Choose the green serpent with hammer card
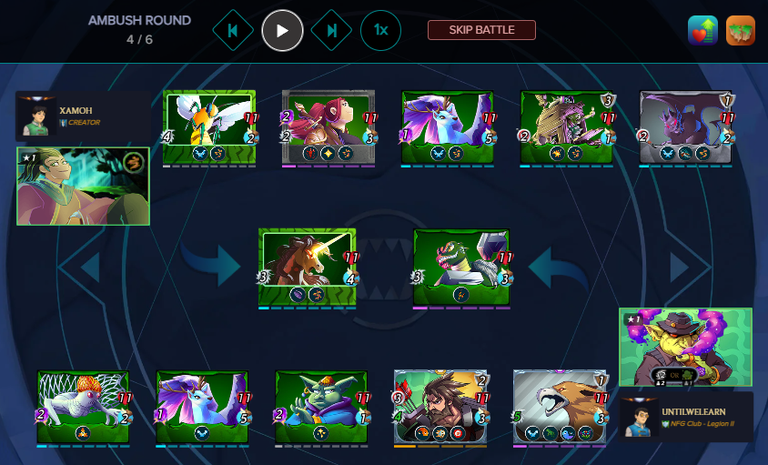Image resolution: width=768 pixels, height=465 pixels. [461, 265]
